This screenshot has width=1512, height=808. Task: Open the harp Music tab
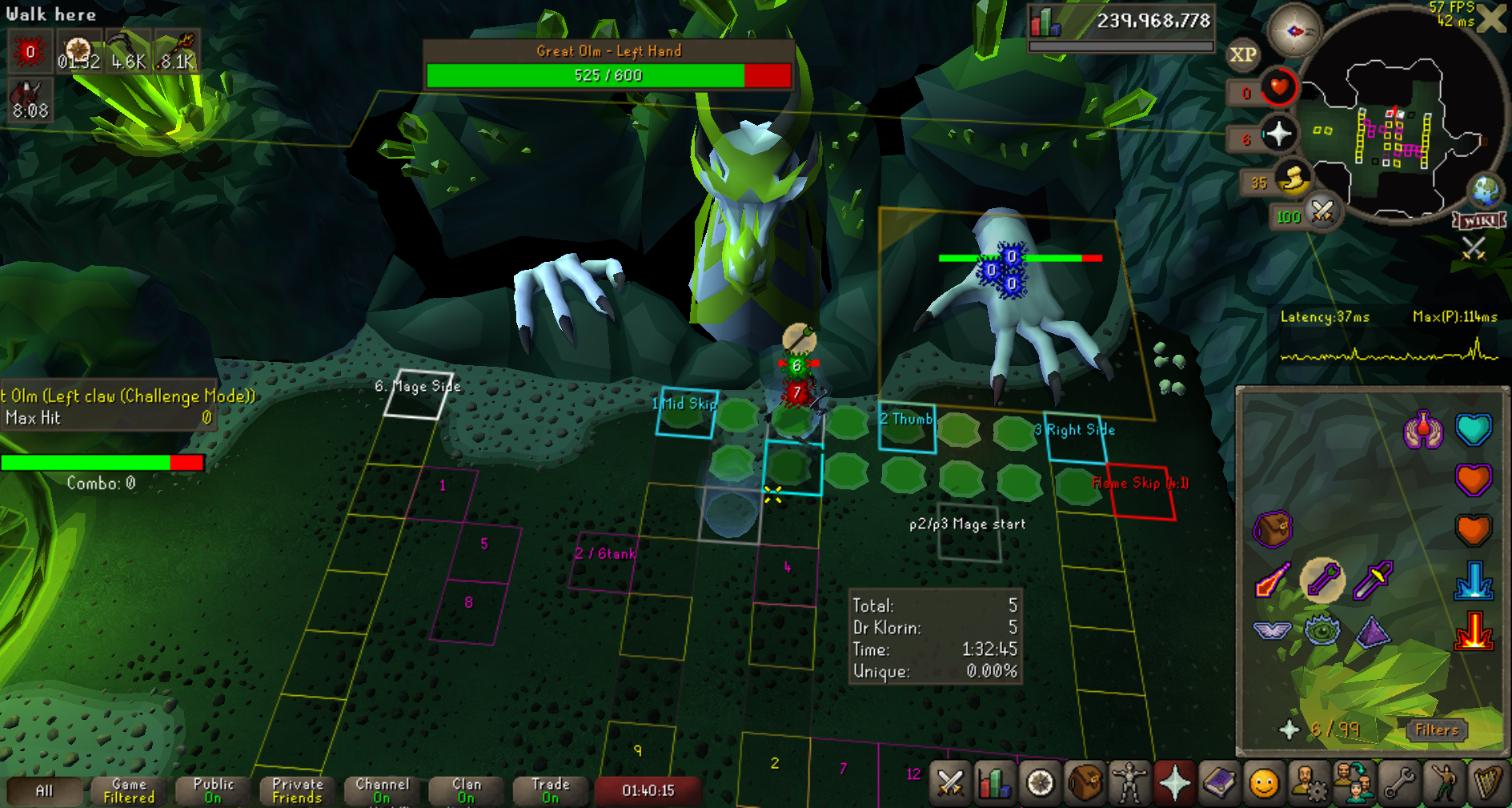(1487, 782)
